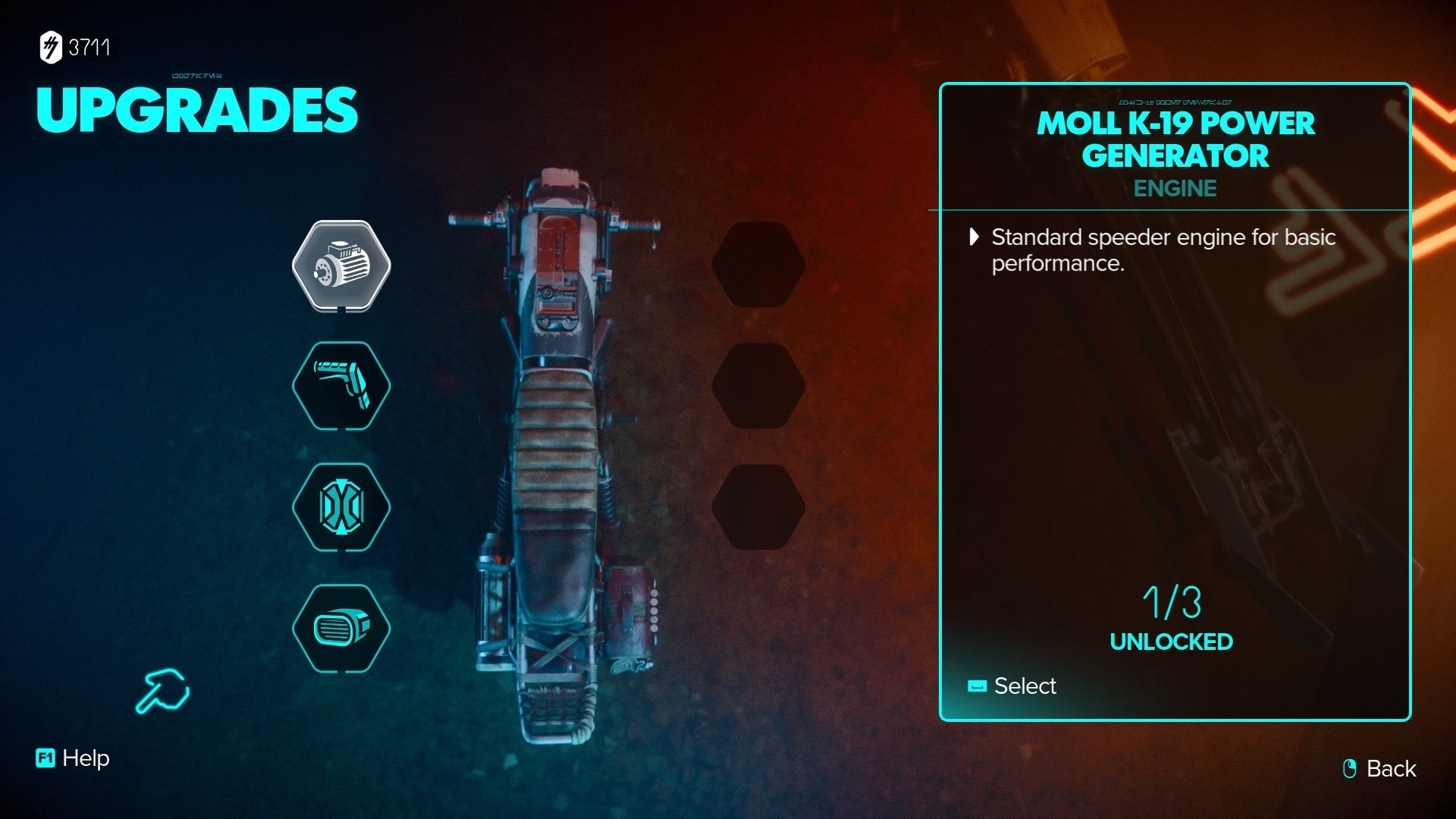Open Help with the F1 option
The image size is (1456, 819).
72,758
